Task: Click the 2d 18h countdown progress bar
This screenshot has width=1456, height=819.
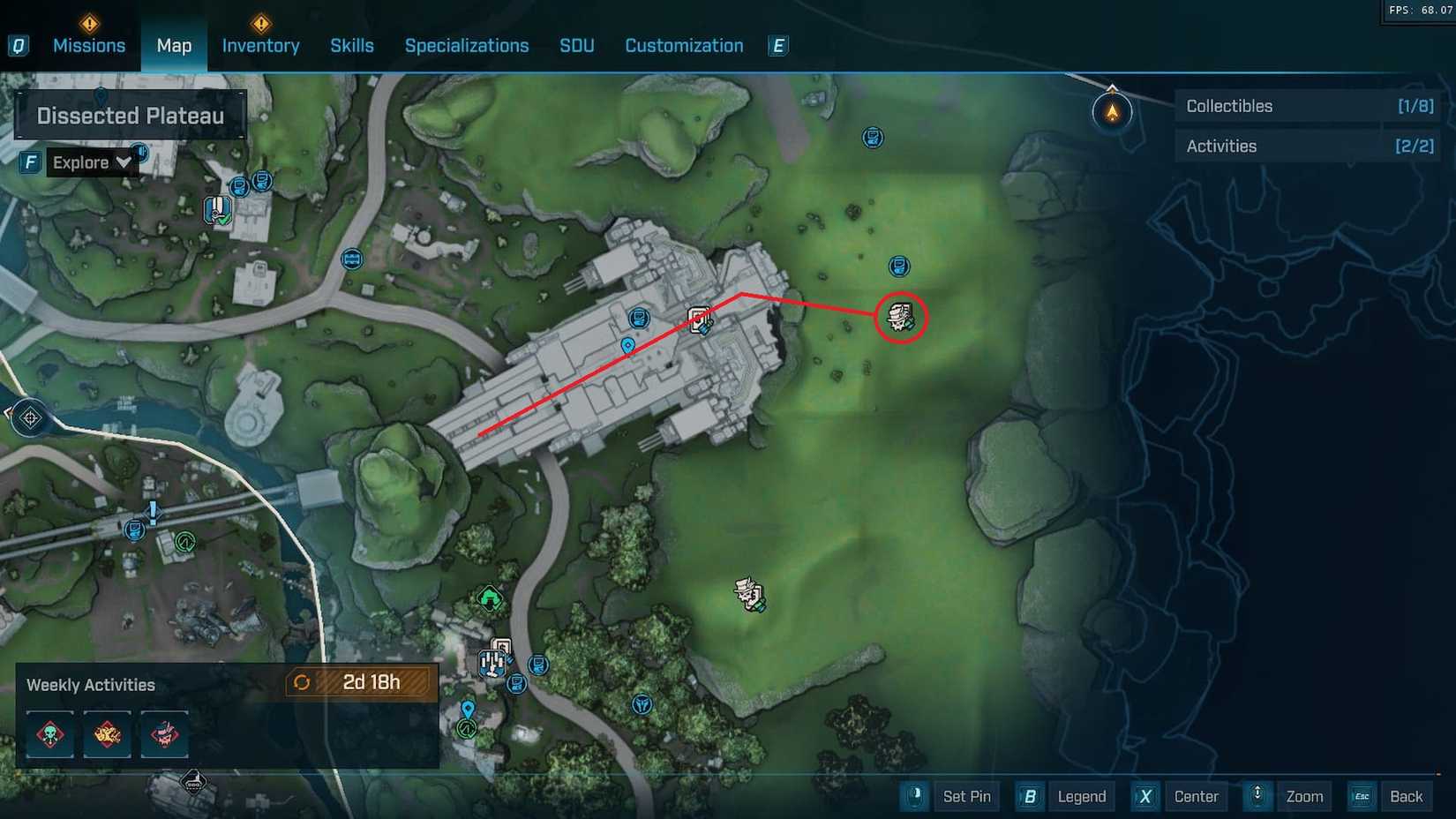Action: click(x=369, y=681)
